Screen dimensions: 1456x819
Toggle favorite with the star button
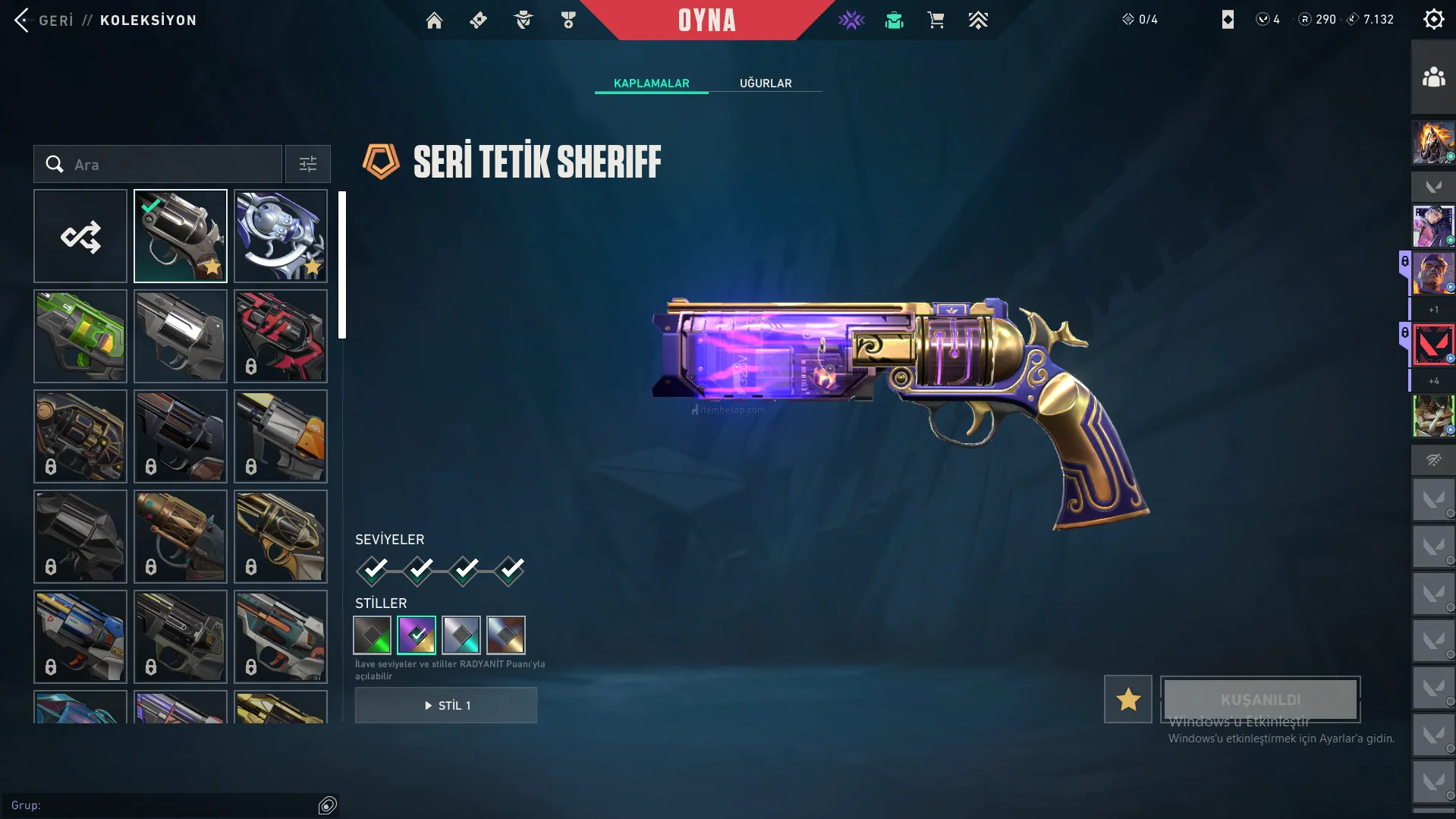point(1128,699)
